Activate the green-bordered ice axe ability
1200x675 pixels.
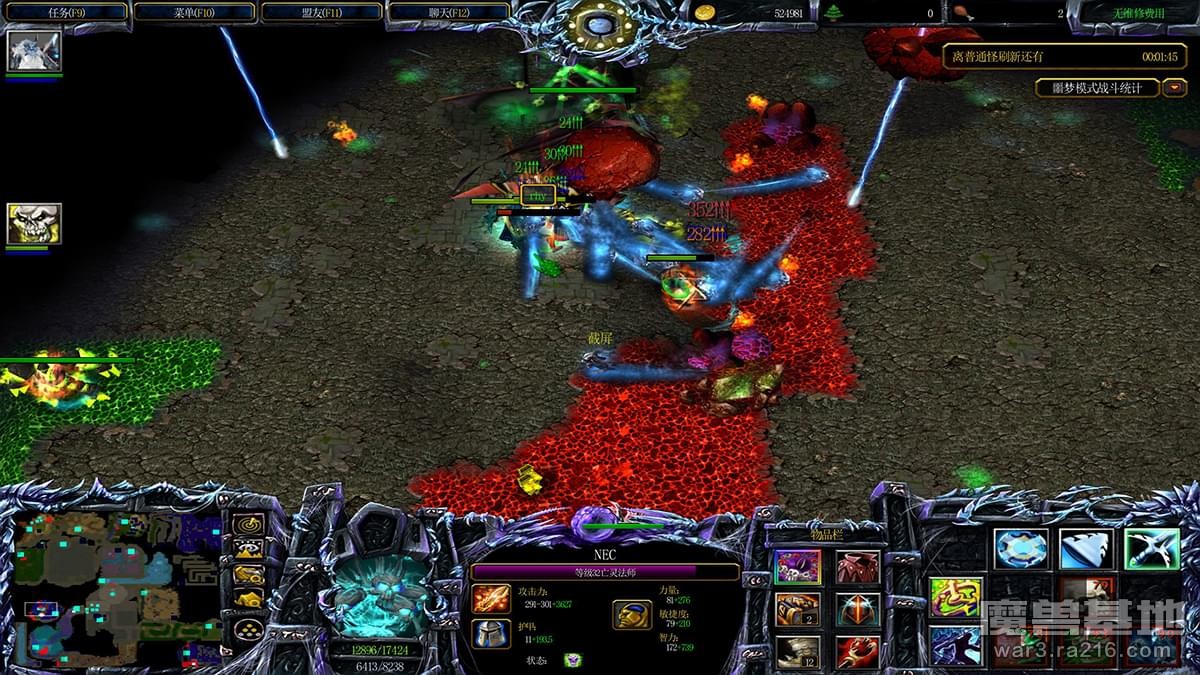point(1151,550)
